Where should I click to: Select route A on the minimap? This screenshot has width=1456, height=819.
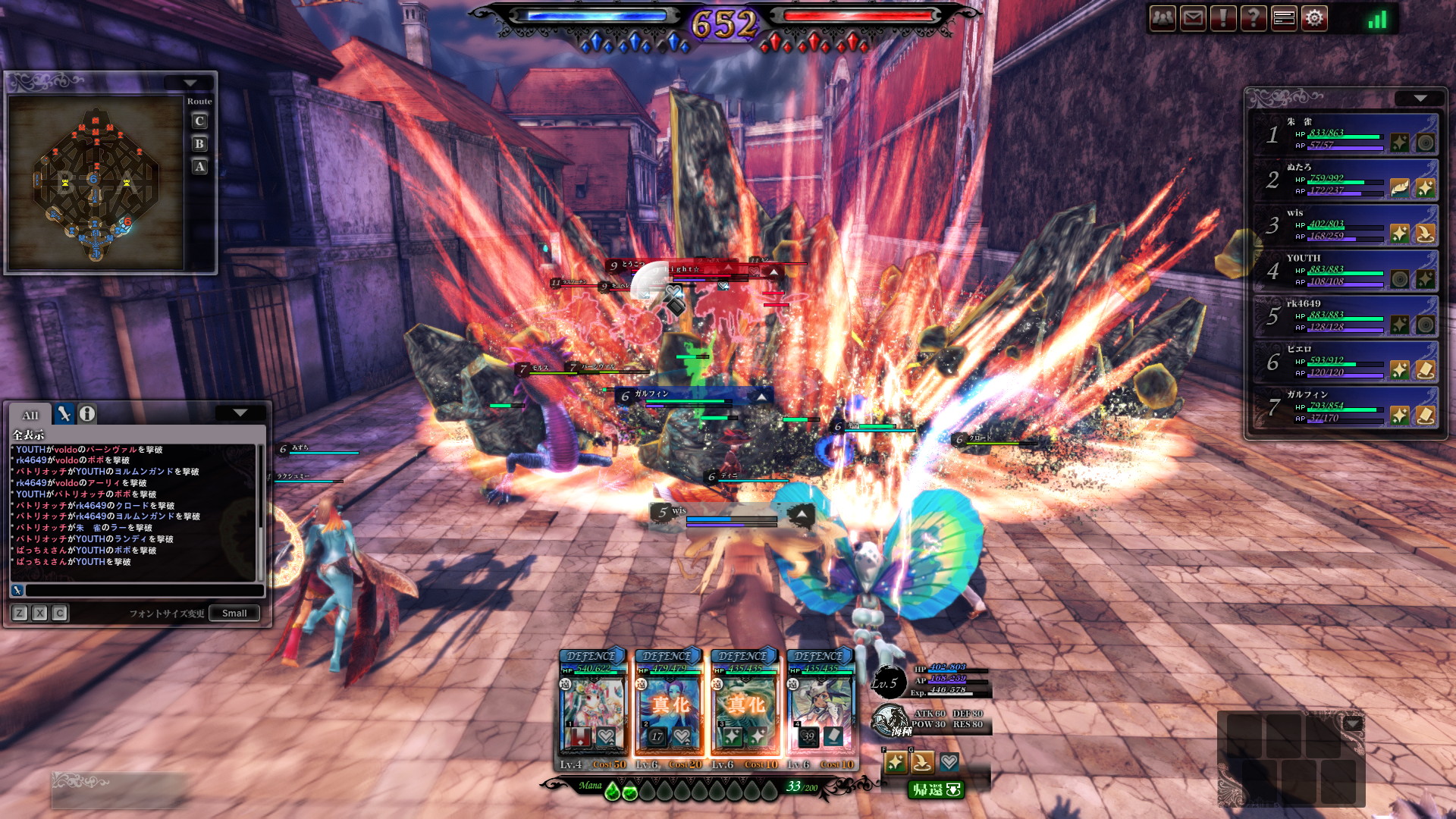(x=199, y=167)
